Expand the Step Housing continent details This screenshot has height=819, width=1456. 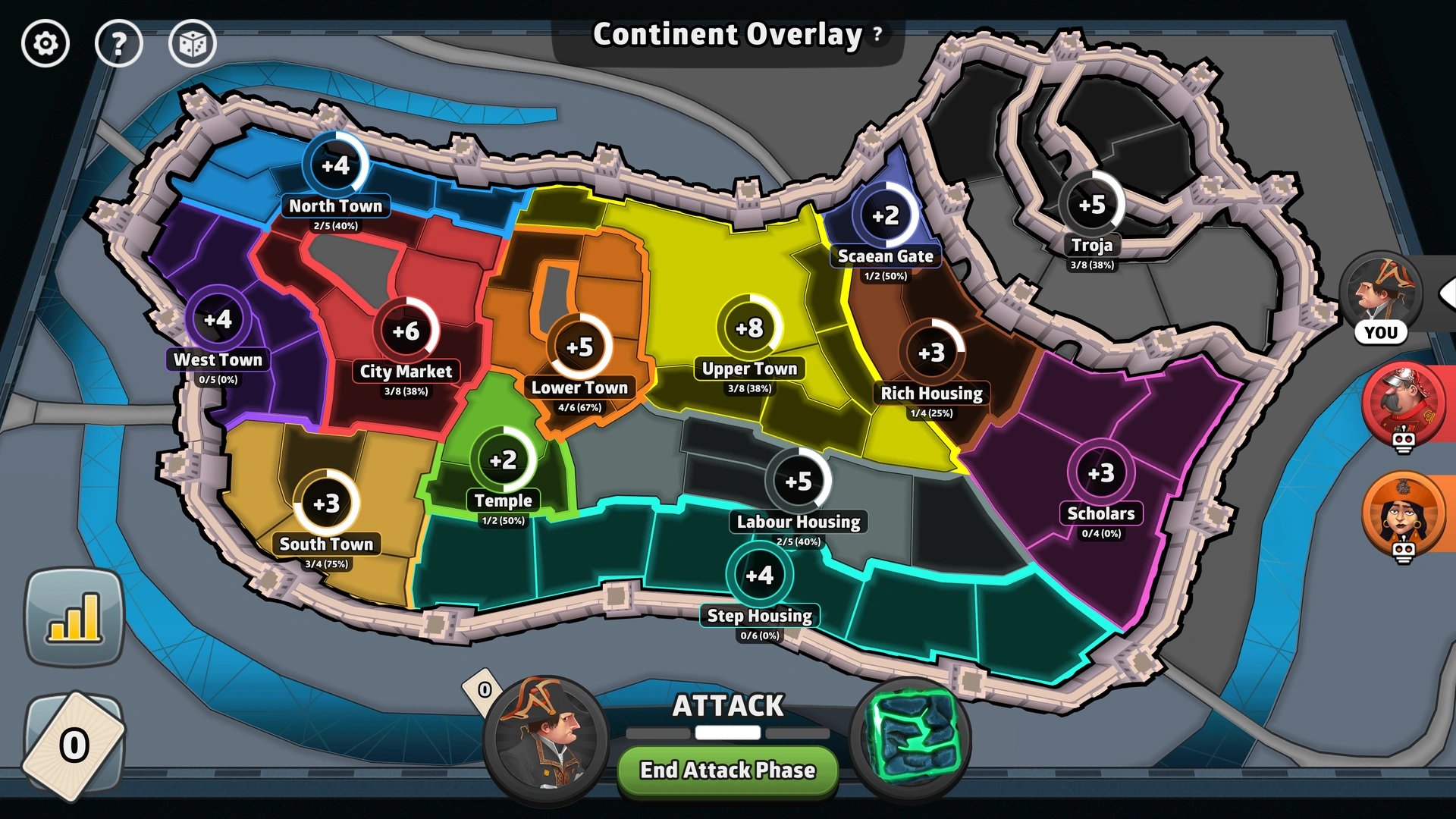[x=759, y=576]
